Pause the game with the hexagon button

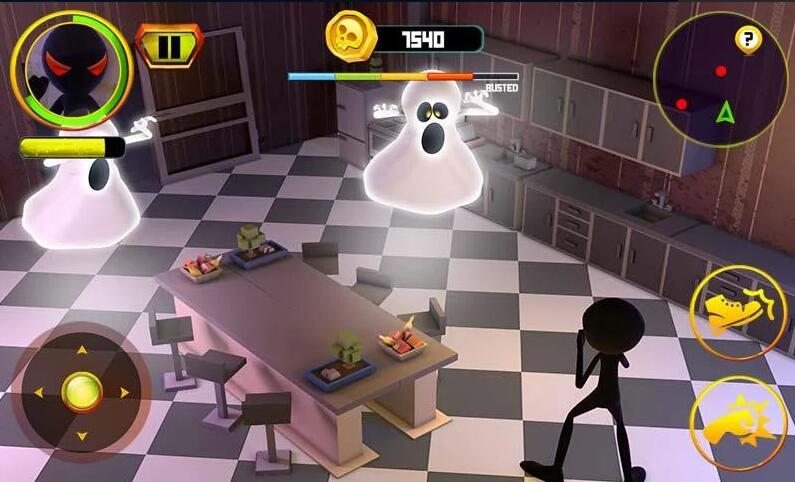pyautogui.click(x=169, y=45)
